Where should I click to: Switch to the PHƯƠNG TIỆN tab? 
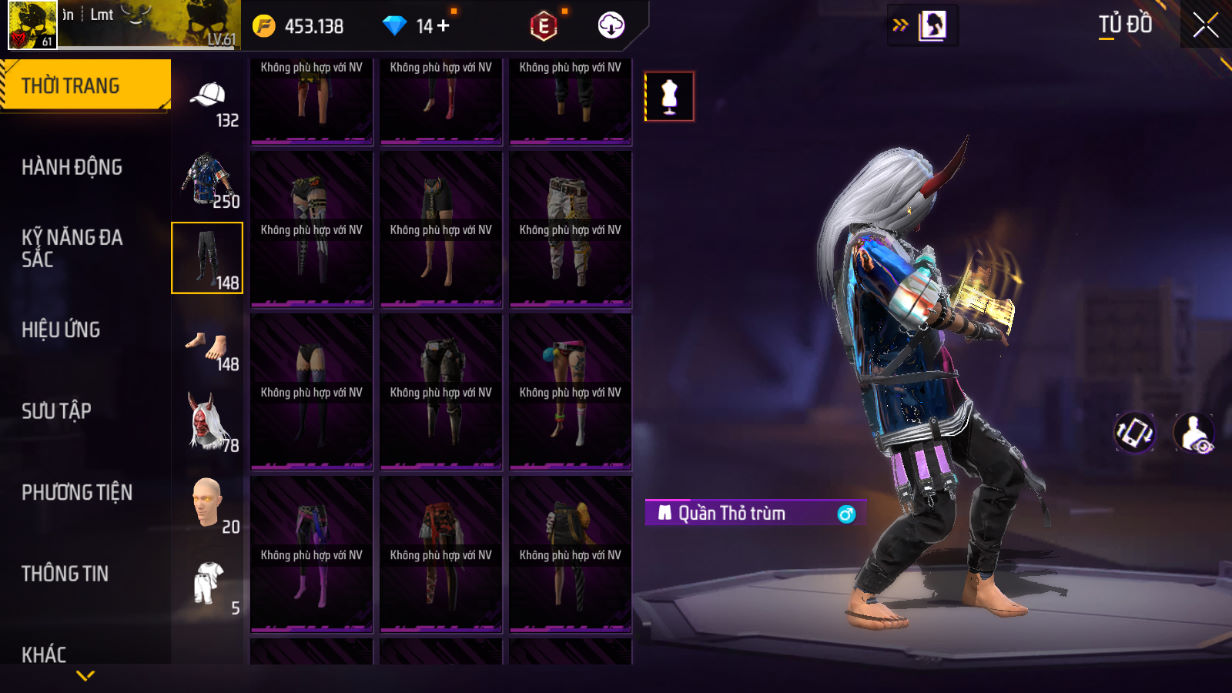pyautogui.click(x=77, y=492)
